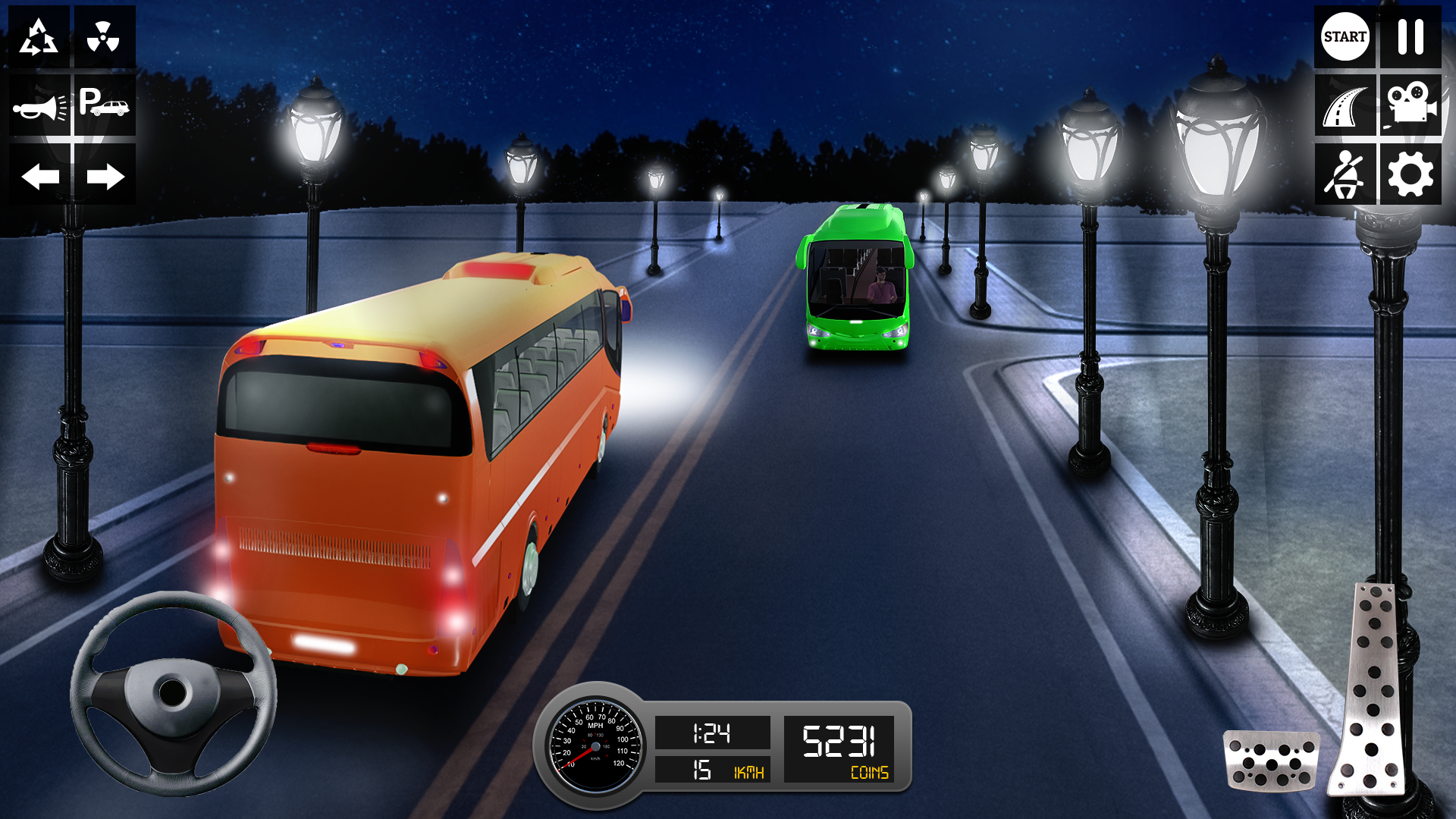The height and width of the screenshot is (819, 1456).
Task: Click the speed readout showing 15 KMH
Action: click(x=713, y=772)
